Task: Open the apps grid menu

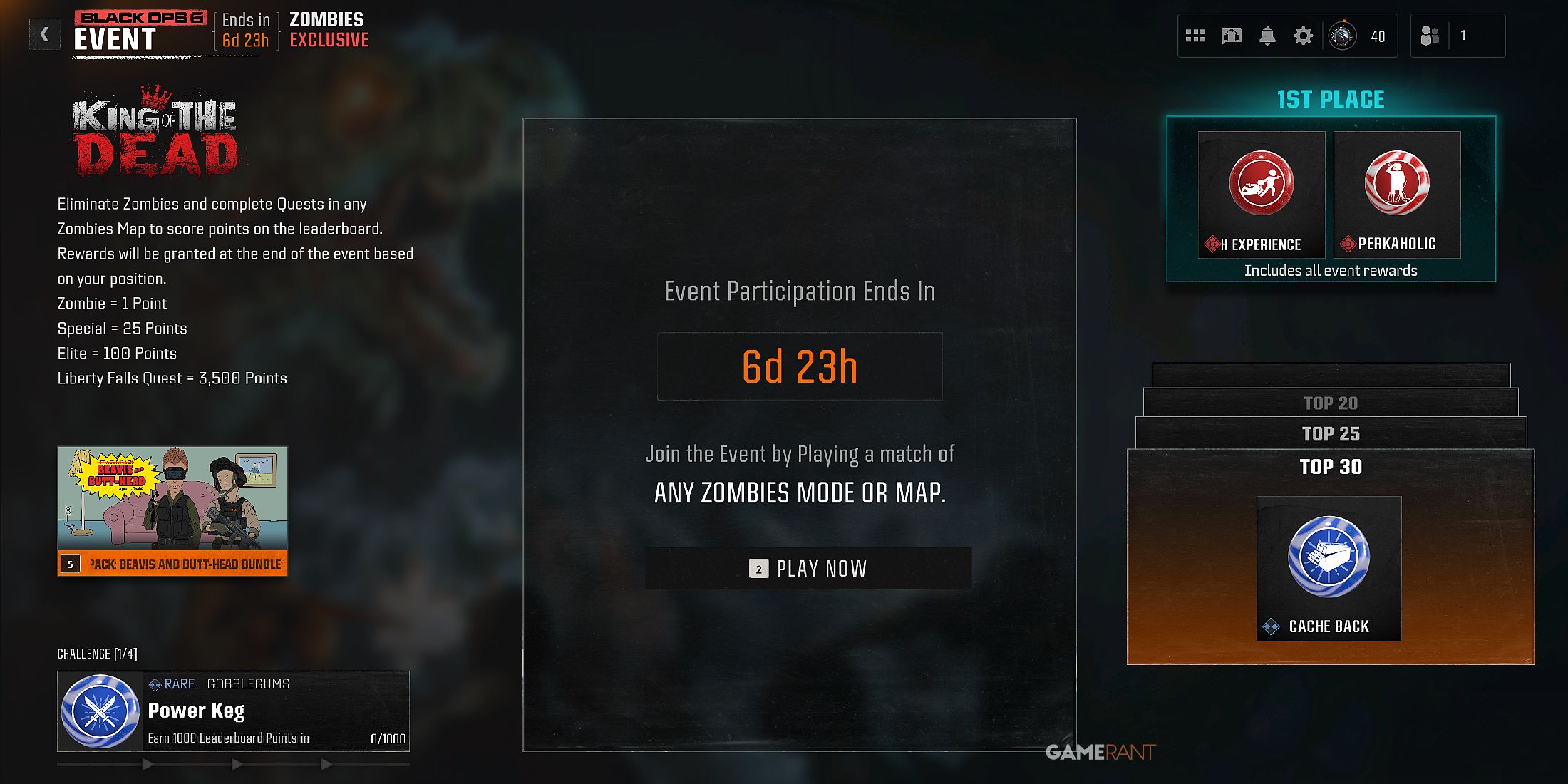Action: pos(1196,35)
